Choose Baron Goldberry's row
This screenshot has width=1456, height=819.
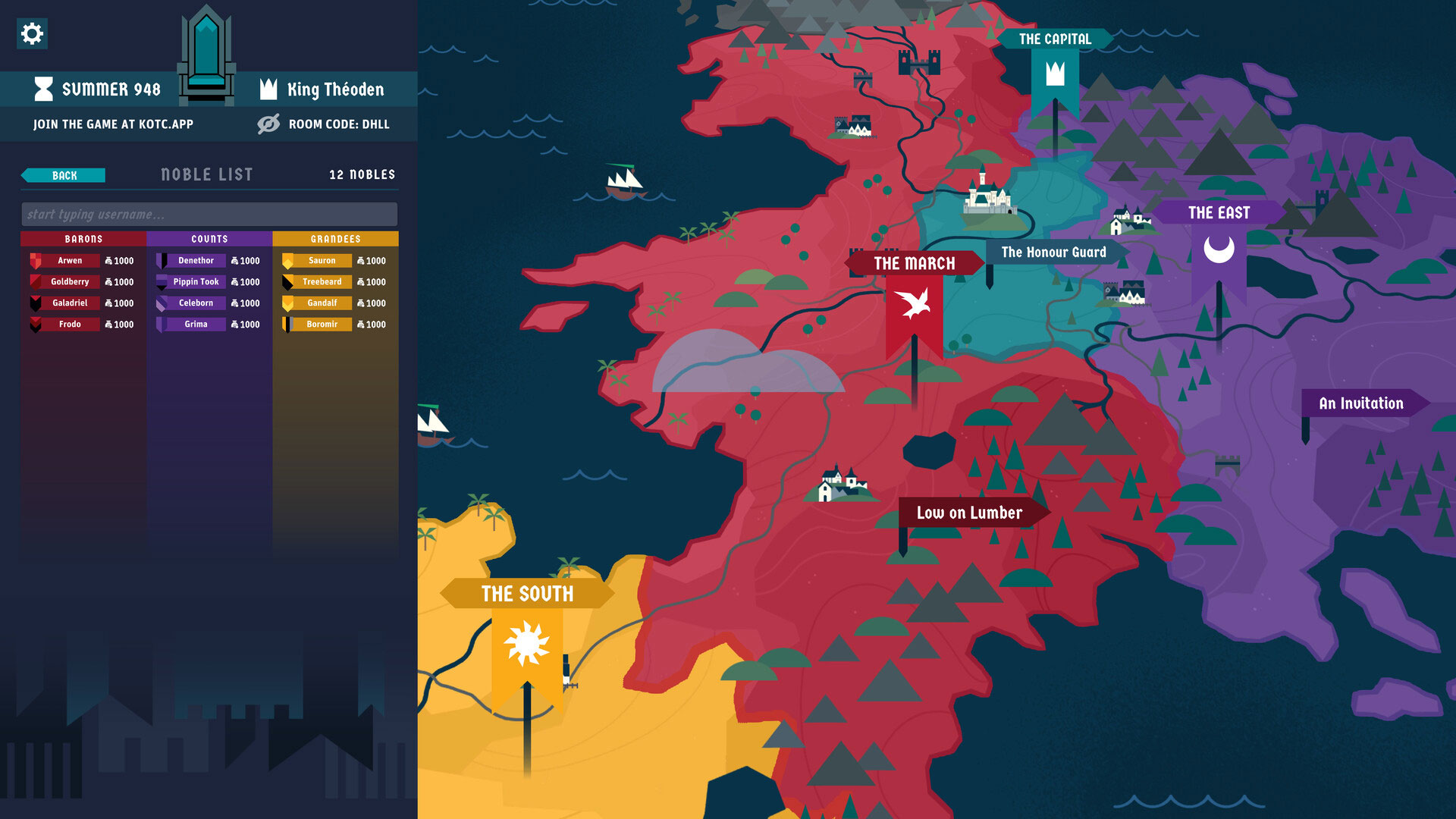[70, 282]
